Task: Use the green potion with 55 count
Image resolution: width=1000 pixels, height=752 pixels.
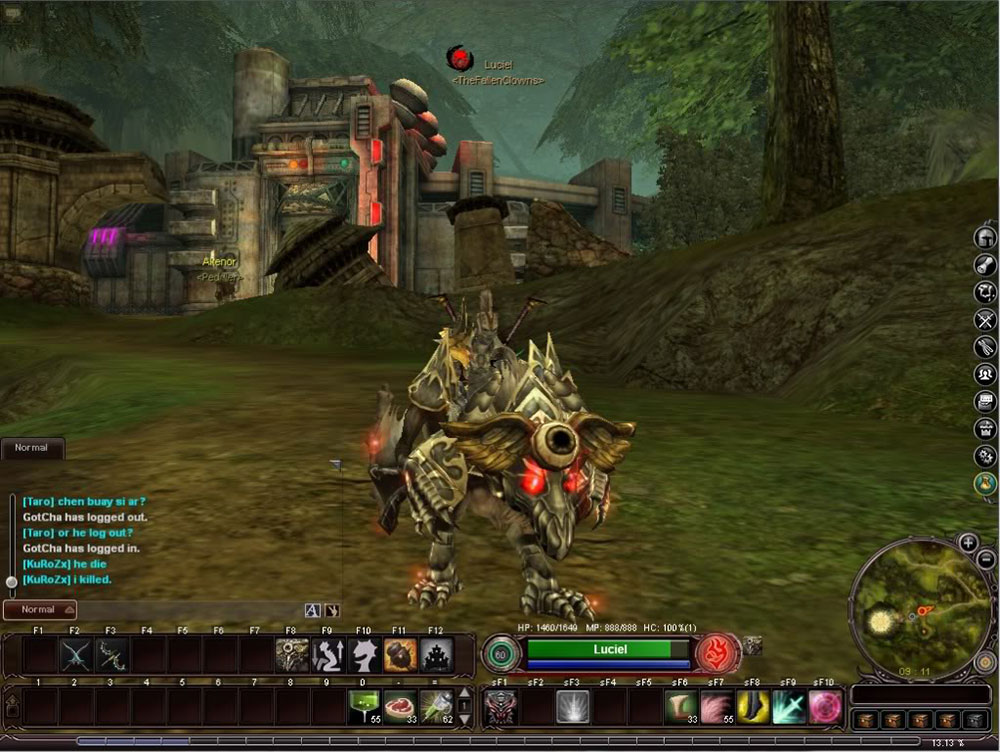Action: [364, 706]
